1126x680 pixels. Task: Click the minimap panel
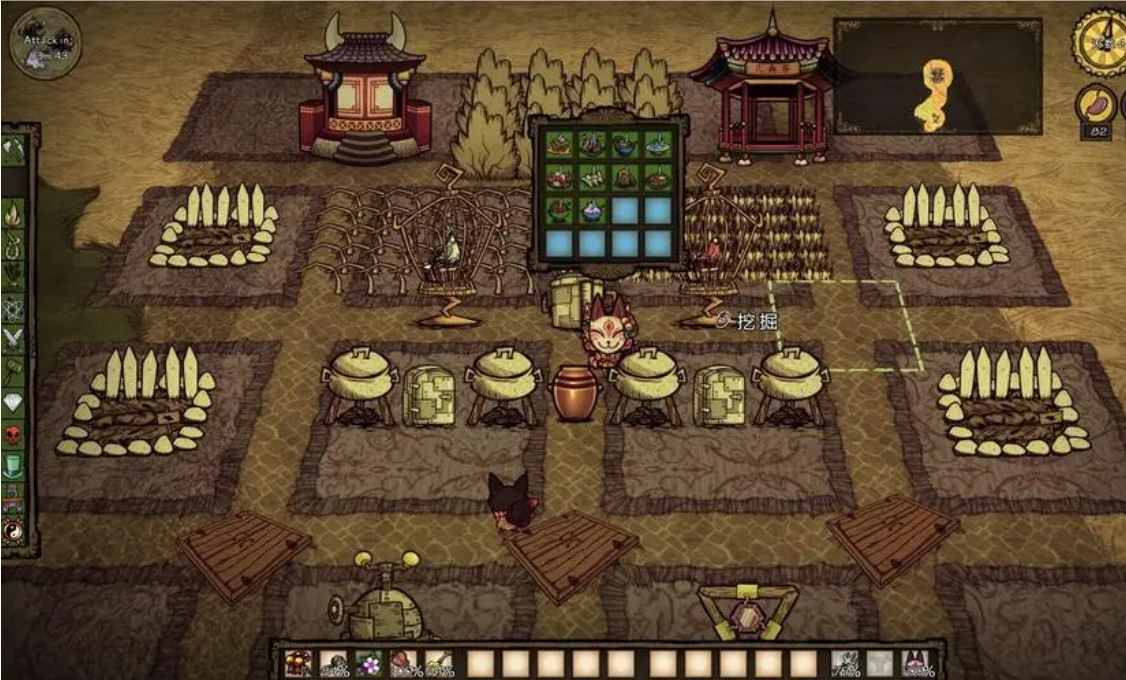pos(937,76)
